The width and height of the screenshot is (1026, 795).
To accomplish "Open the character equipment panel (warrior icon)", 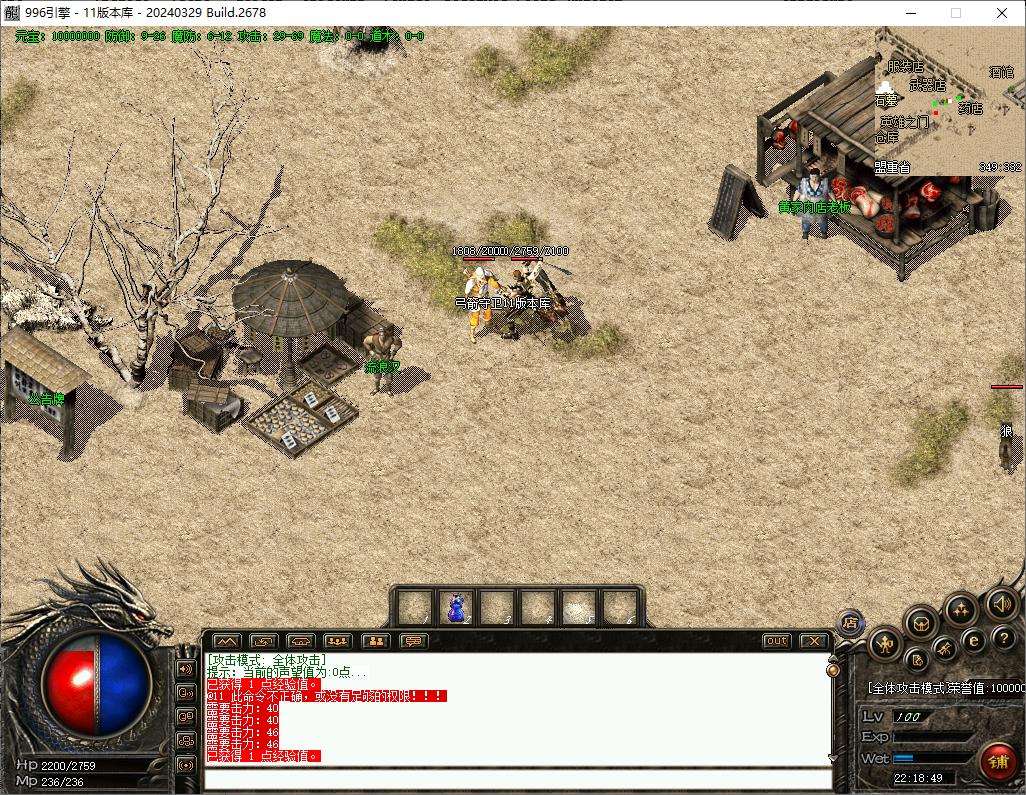I will (885, 644).
